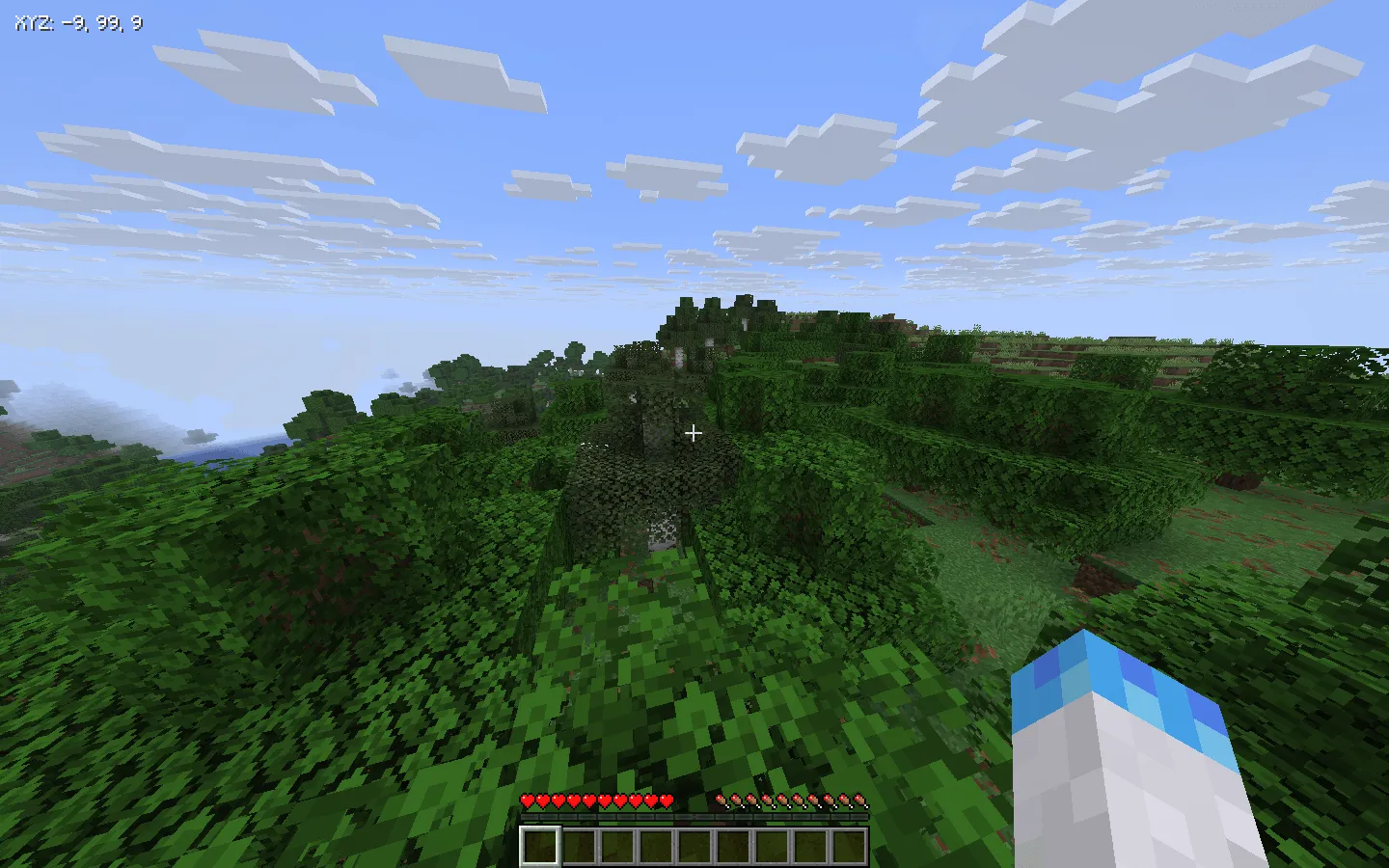Screen dimensions: 1389x868
Task: Select the second hotbar slot
Action: point(579,844)
